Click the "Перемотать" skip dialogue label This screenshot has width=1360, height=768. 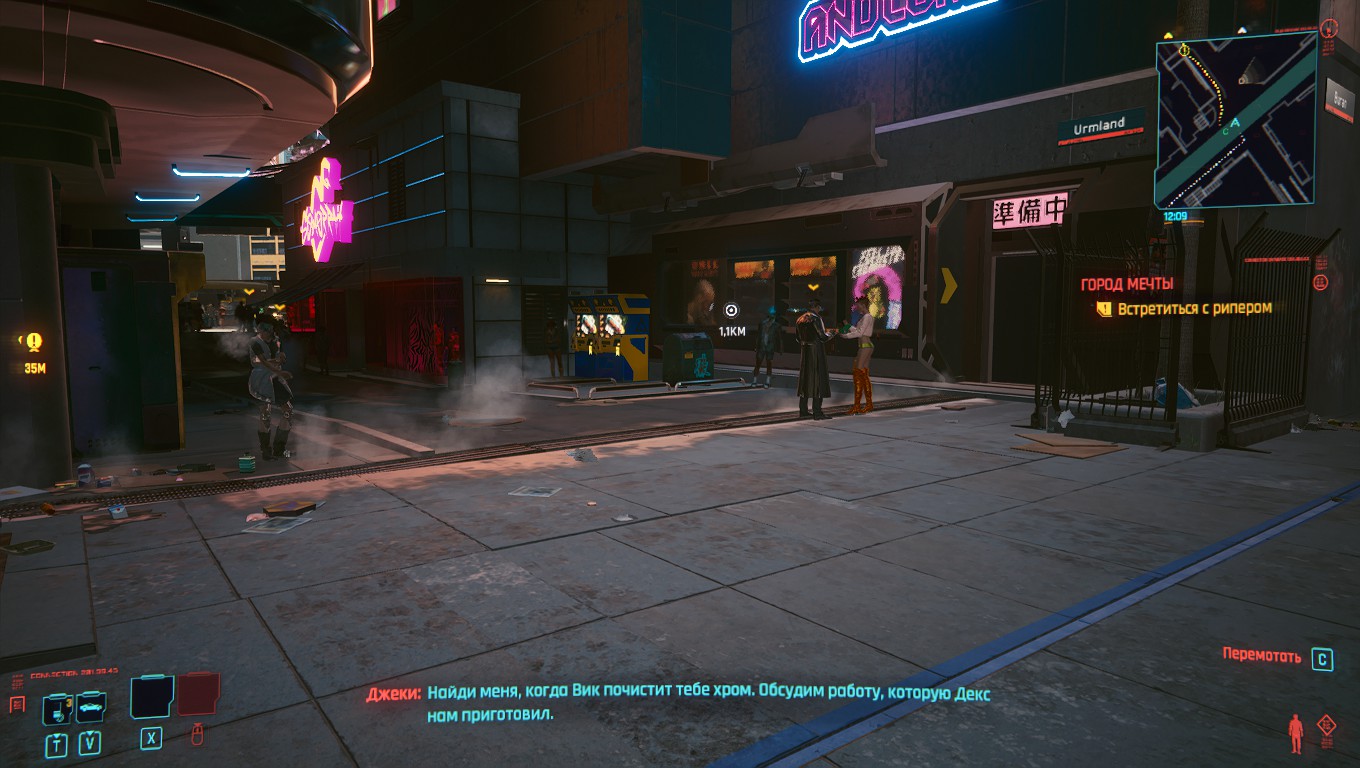pos(1262,656)
